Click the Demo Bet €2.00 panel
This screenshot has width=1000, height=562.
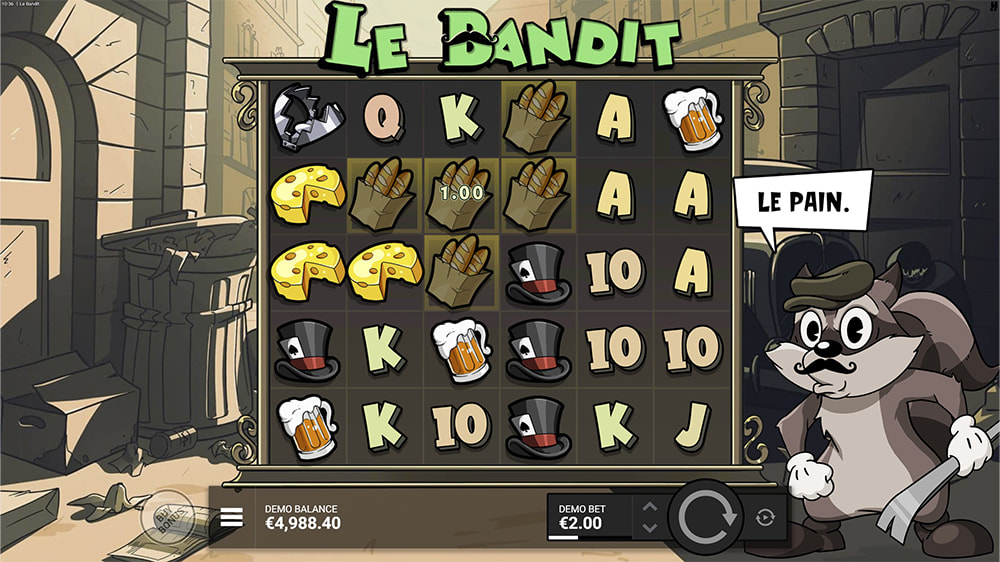(x=590, y=516)
